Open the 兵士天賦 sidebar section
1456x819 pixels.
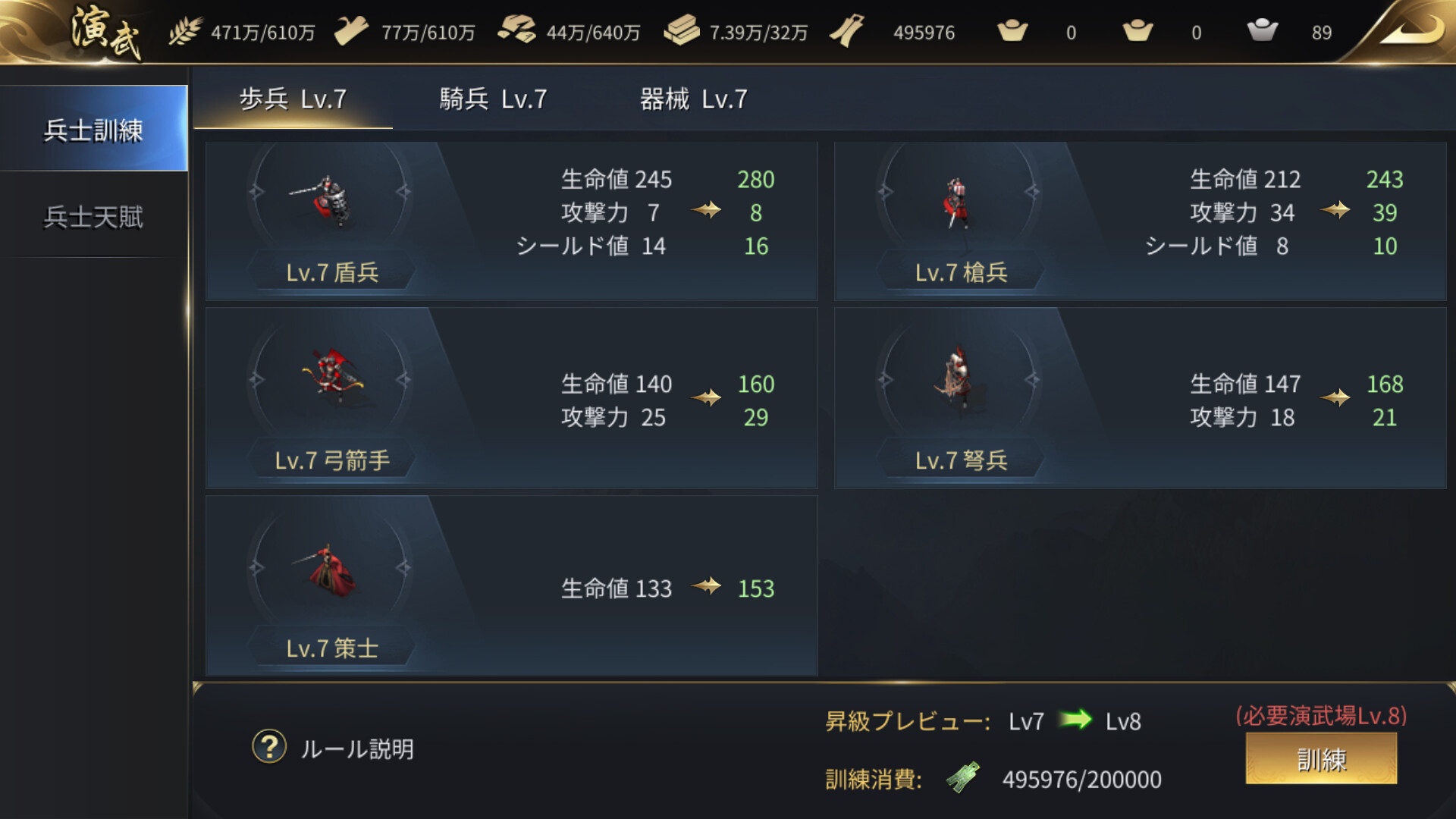coord(94,218)
